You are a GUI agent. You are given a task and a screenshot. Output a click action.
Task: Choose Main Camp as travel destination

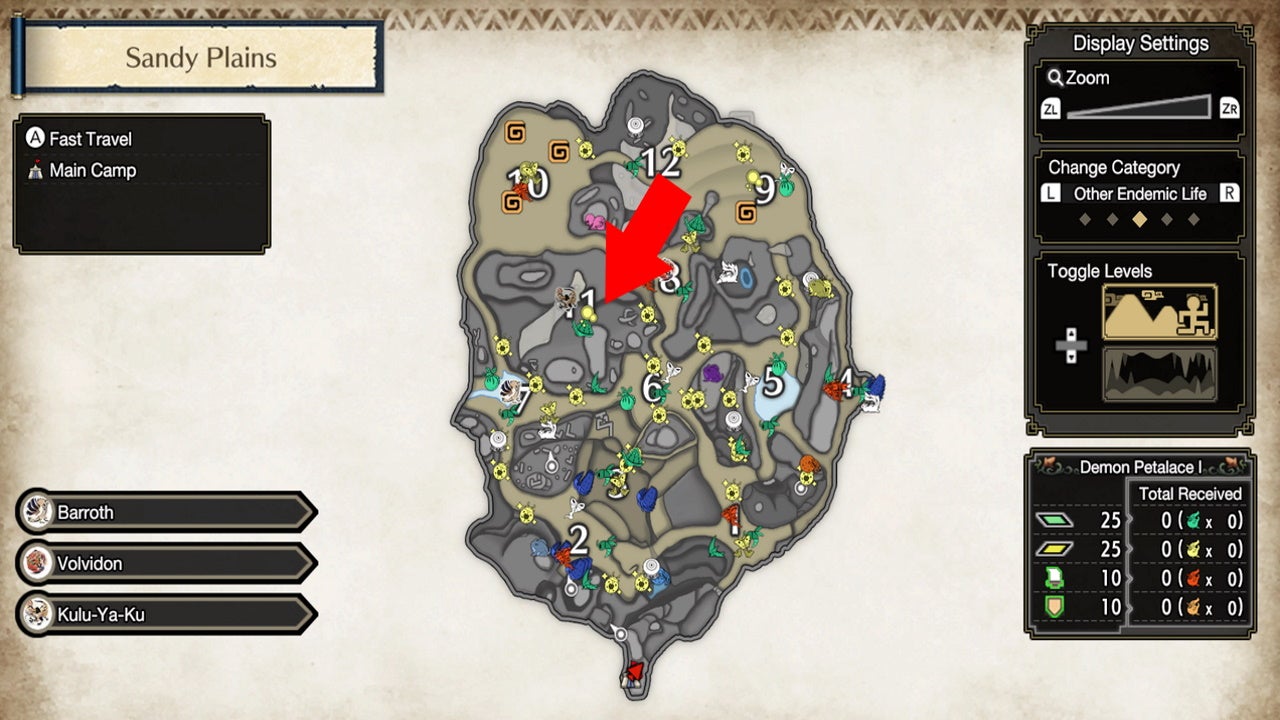click(x=90, y=170)
